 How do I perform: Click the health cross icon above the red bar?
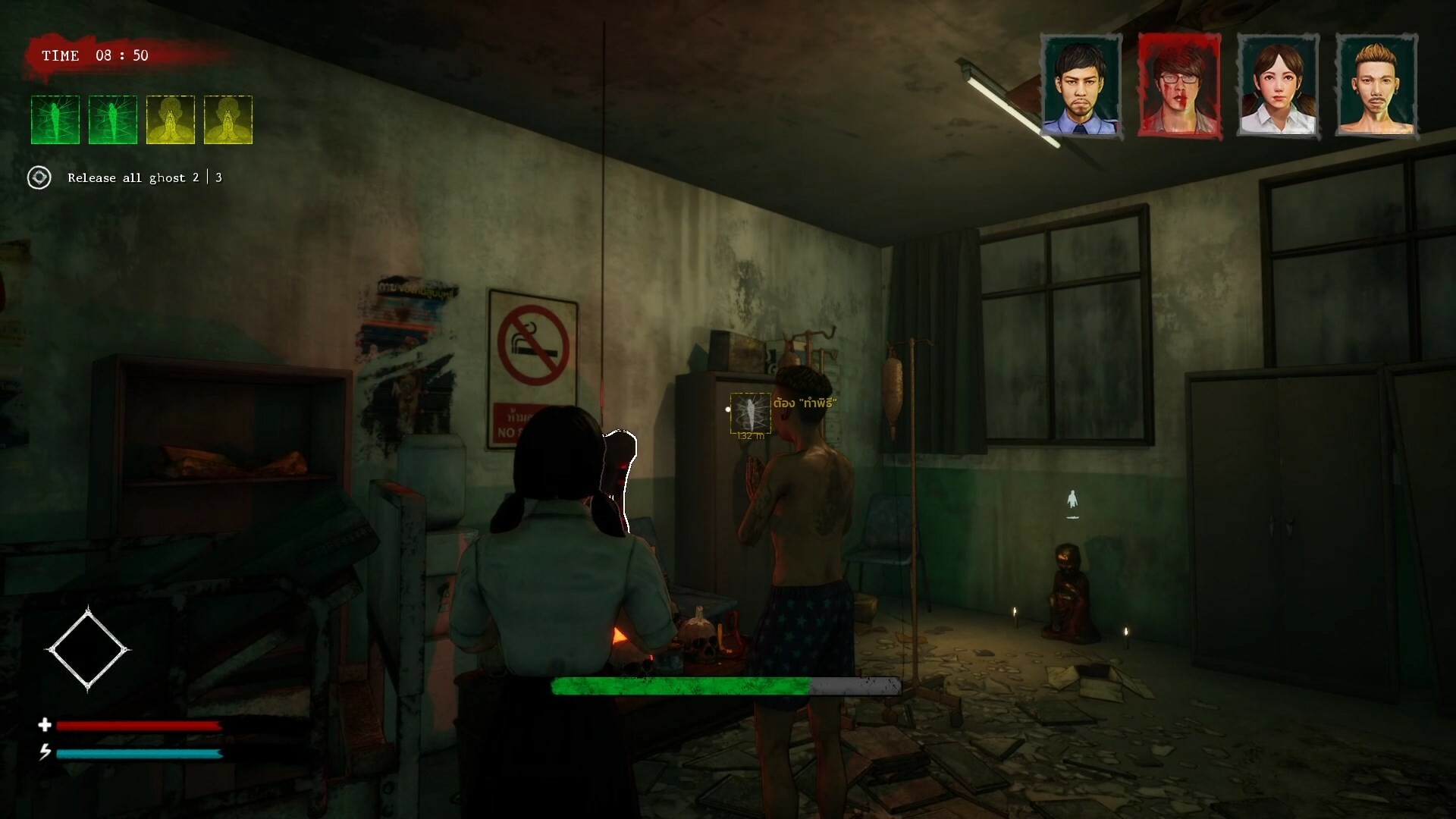click(45, 726)
